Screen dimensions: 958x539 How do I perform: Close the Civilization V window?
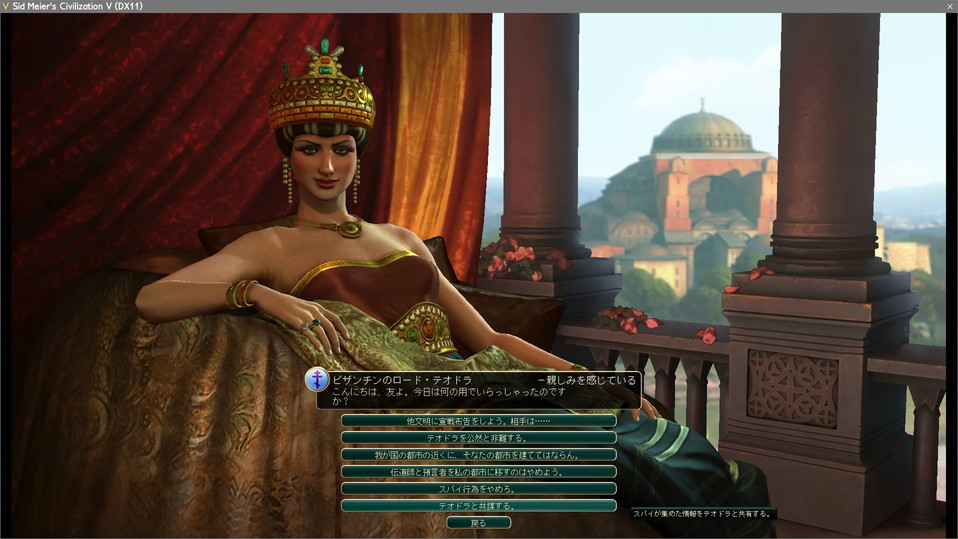tap(949, 6)
